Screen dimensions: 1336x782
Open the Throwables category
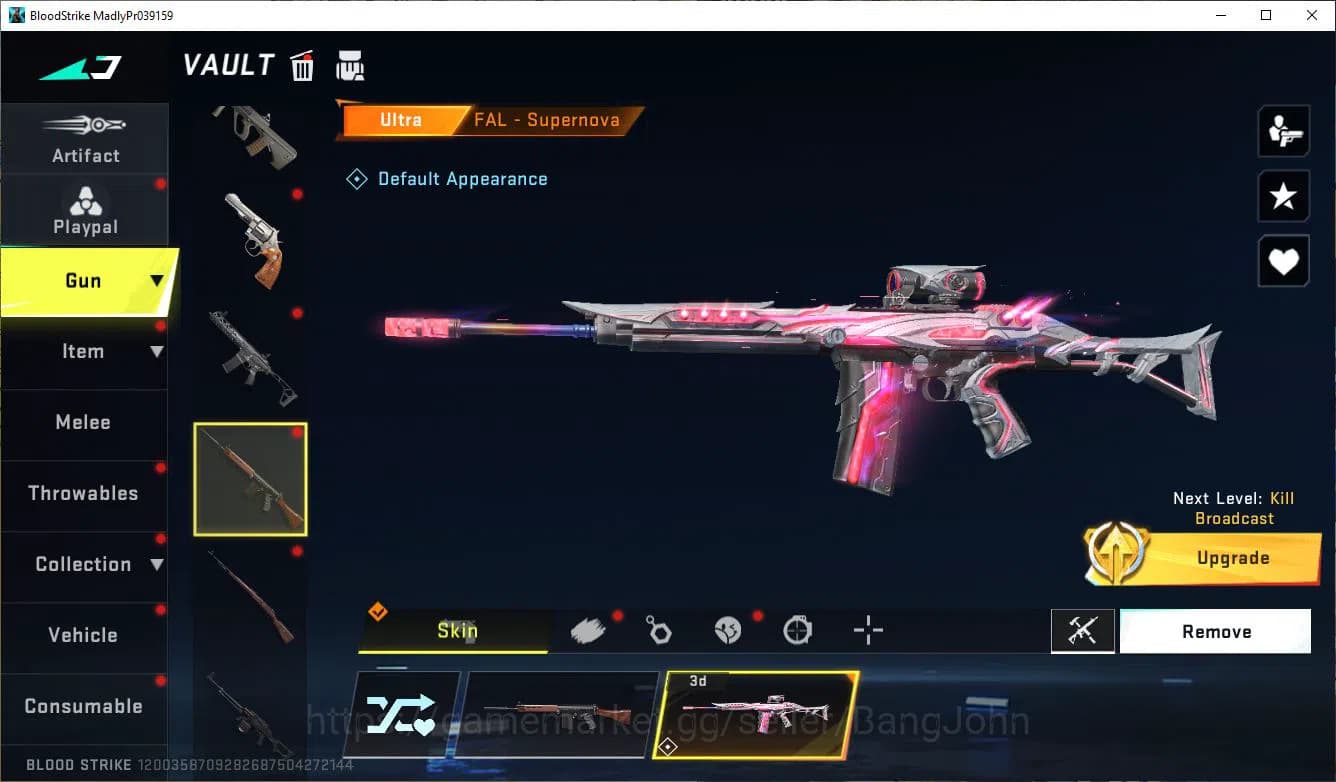(85, 493)
